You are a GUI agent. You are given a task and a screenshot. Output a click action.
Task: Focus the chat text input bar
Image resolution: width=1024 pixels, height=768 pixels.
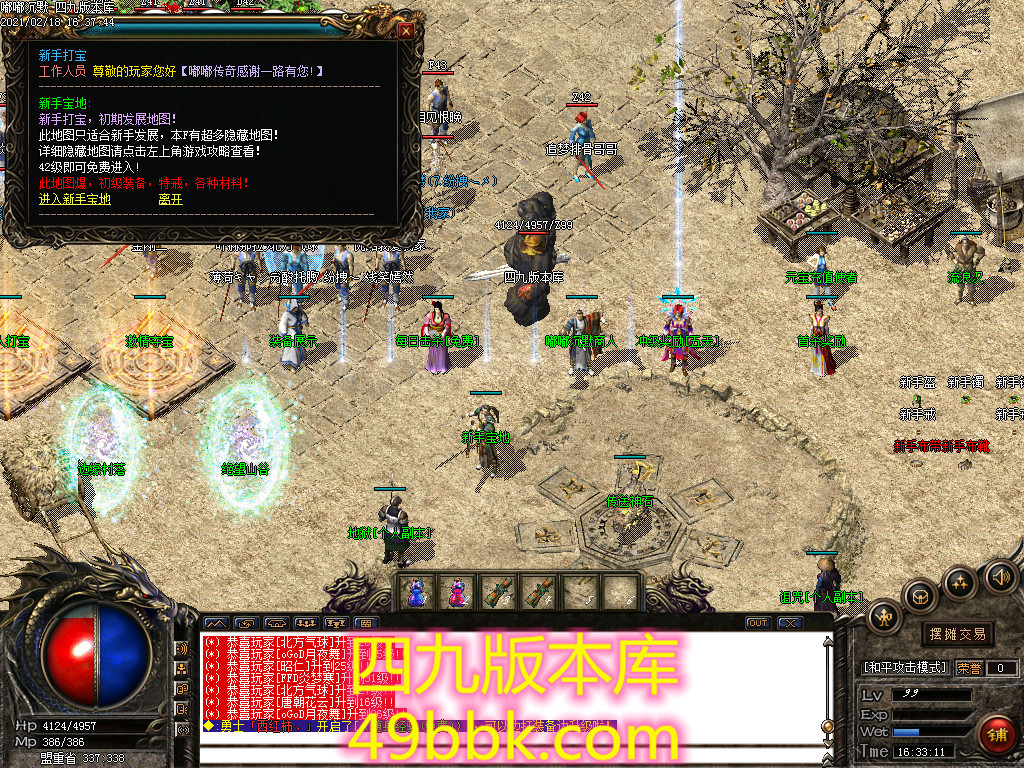click(x=510, y=752)
